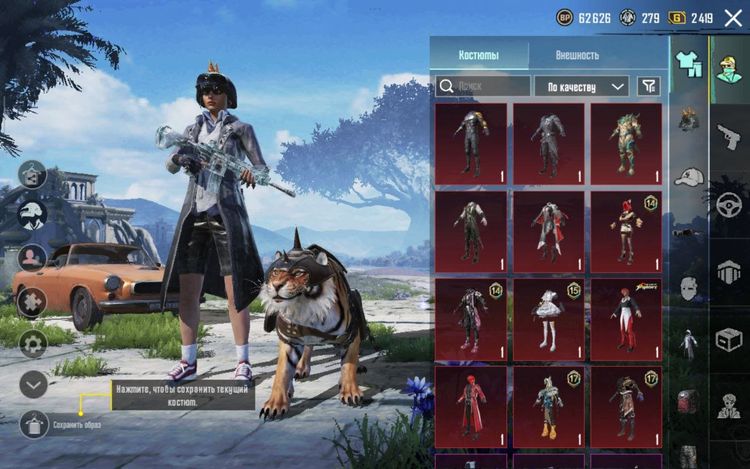
Task: Switch to the Костюмы tab
Action: click(479, 55)
